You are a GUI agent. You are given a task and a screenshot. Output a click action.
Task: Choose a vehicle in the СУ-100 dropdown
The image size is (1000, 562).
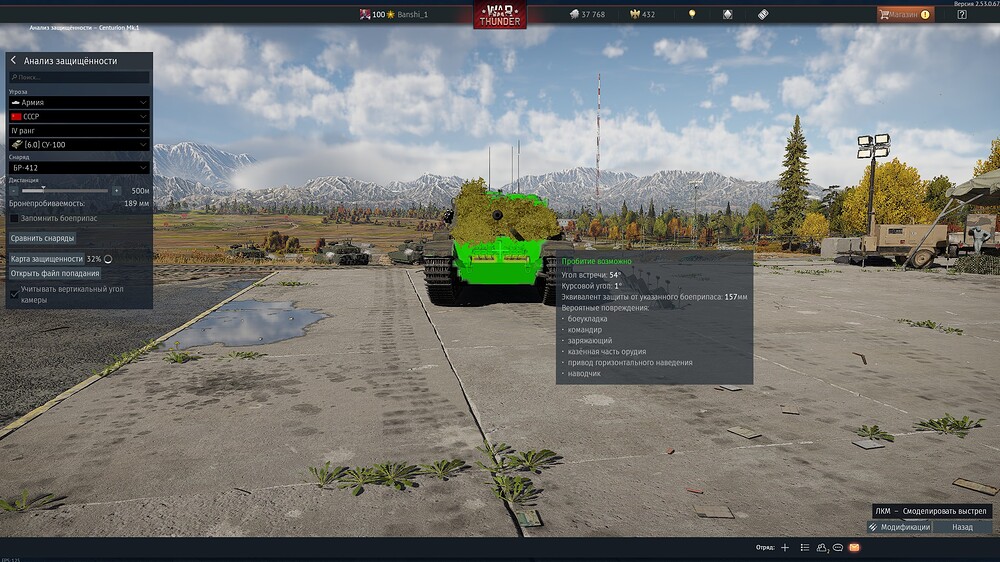(79, 145)
